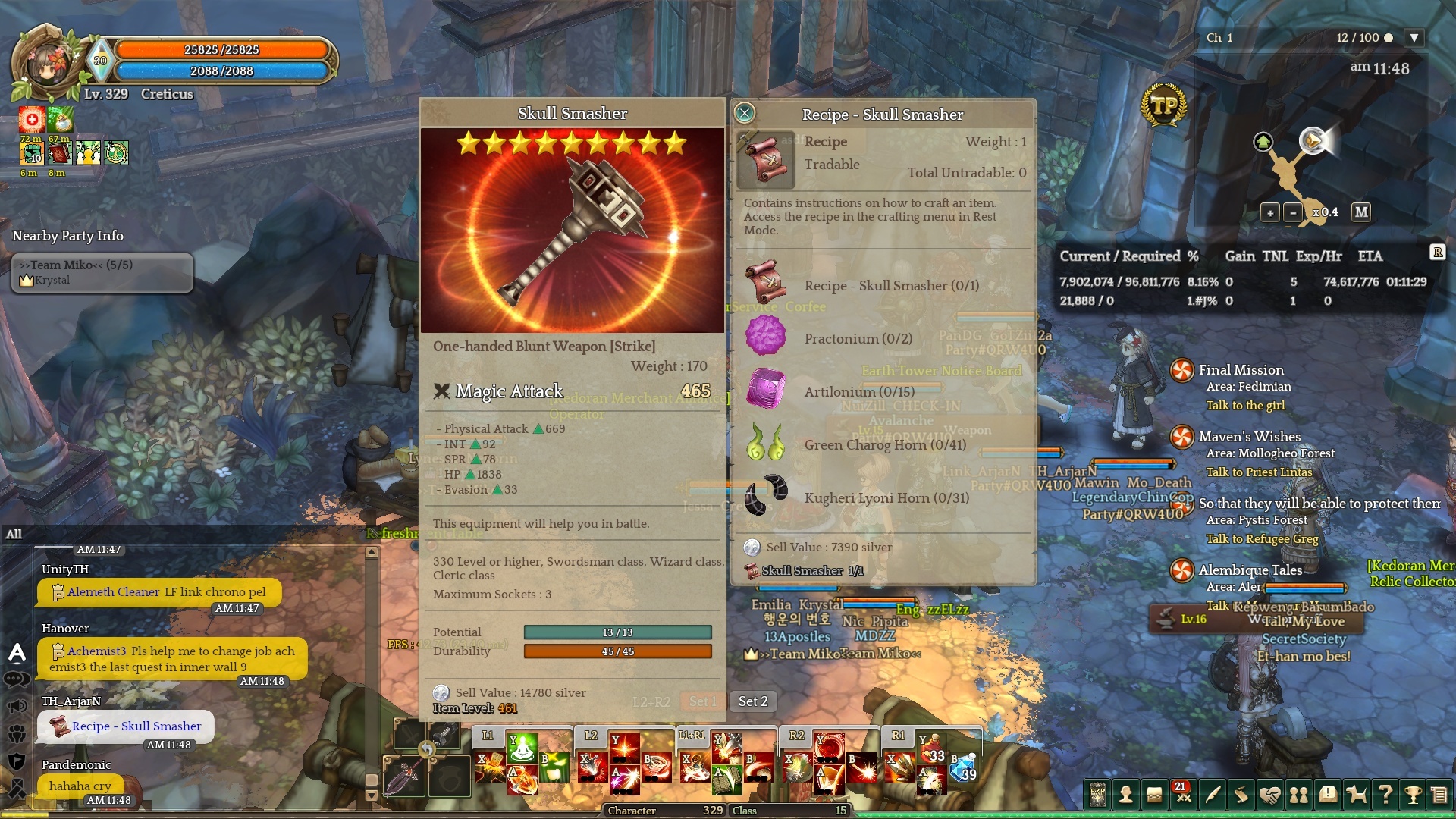Open the character silhouette menu icon
The width and height of the screenshot is (1456, 819).
1126,795
